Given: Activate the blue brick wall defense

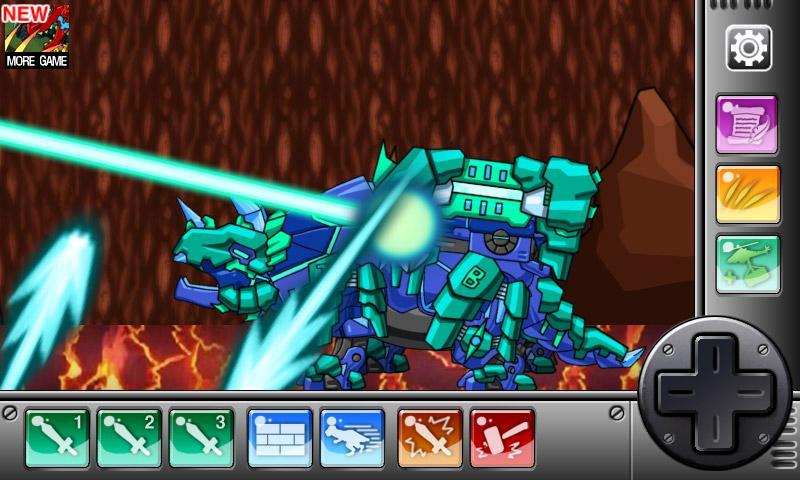Looking at the screenshot, I should 279,438.
